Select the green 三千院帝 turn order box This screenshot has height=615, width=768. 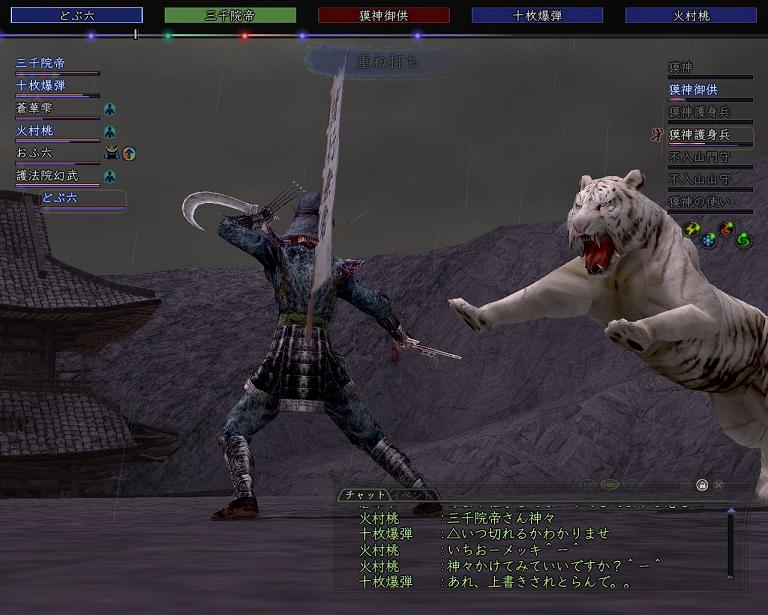(x=230, y=15)
